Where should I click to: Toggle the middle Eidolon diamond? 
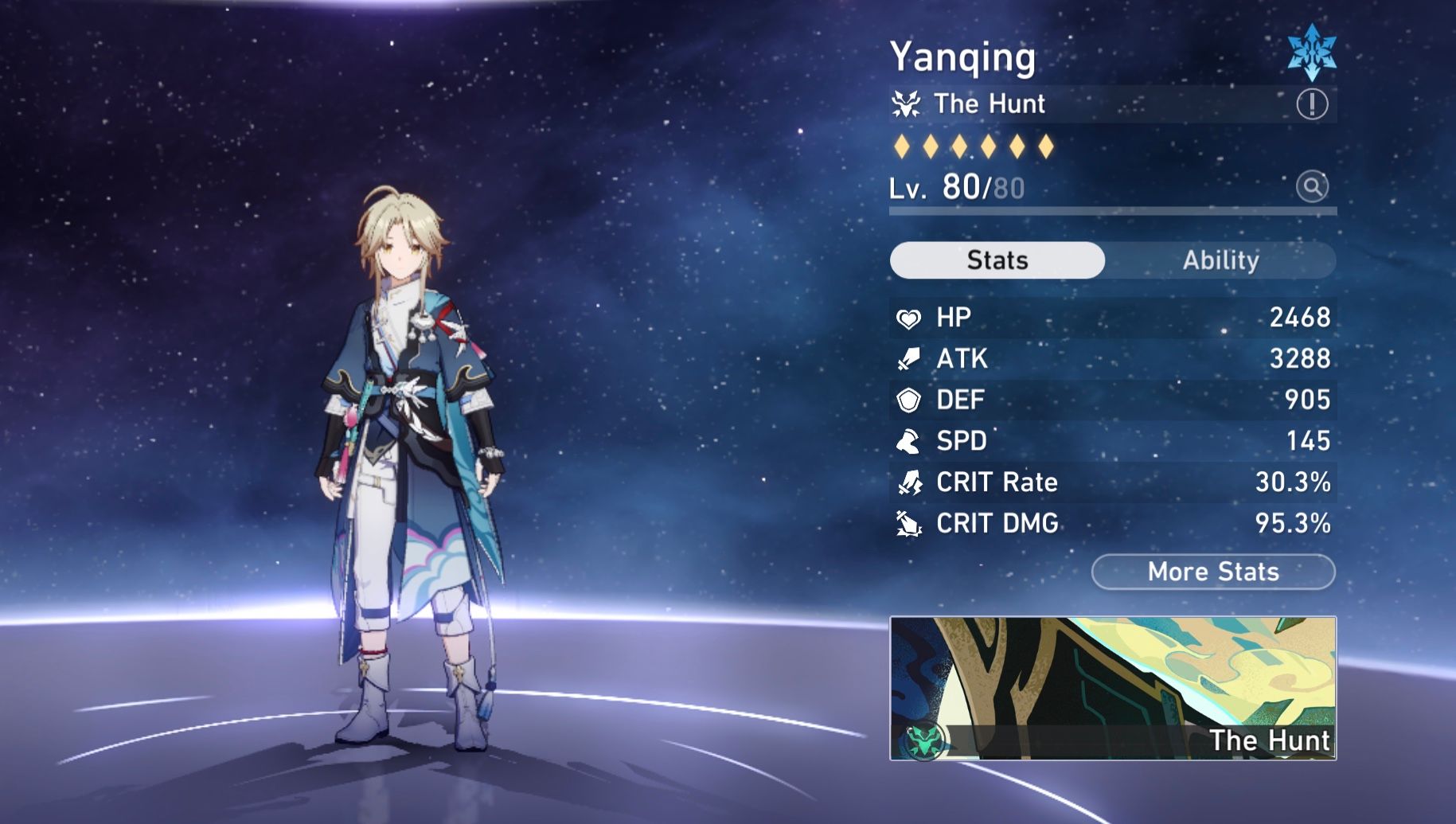(x=960, y=147)
